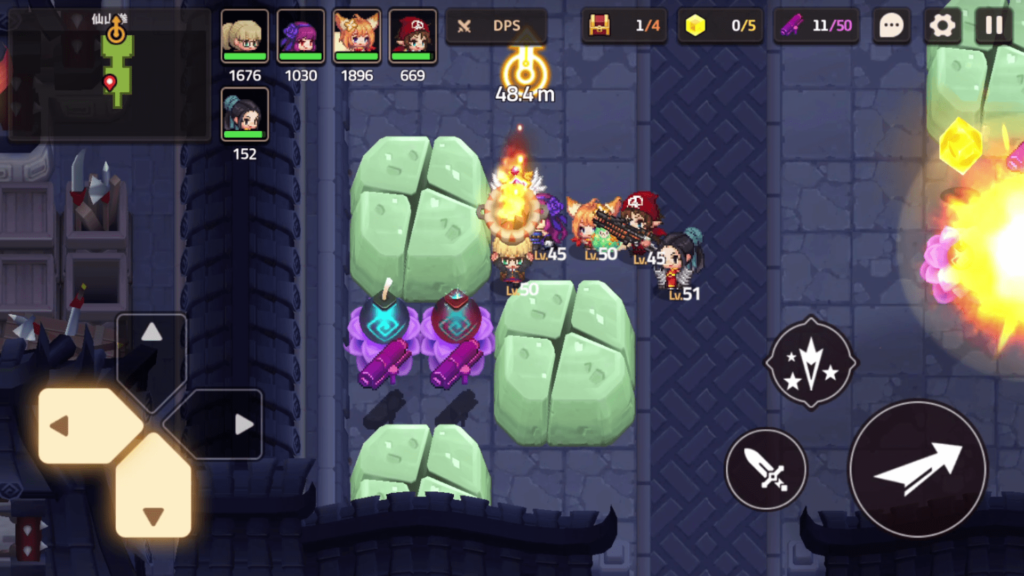Open the chat speech bubble
The image size is (1024, 576).
(x=890, y=26)
